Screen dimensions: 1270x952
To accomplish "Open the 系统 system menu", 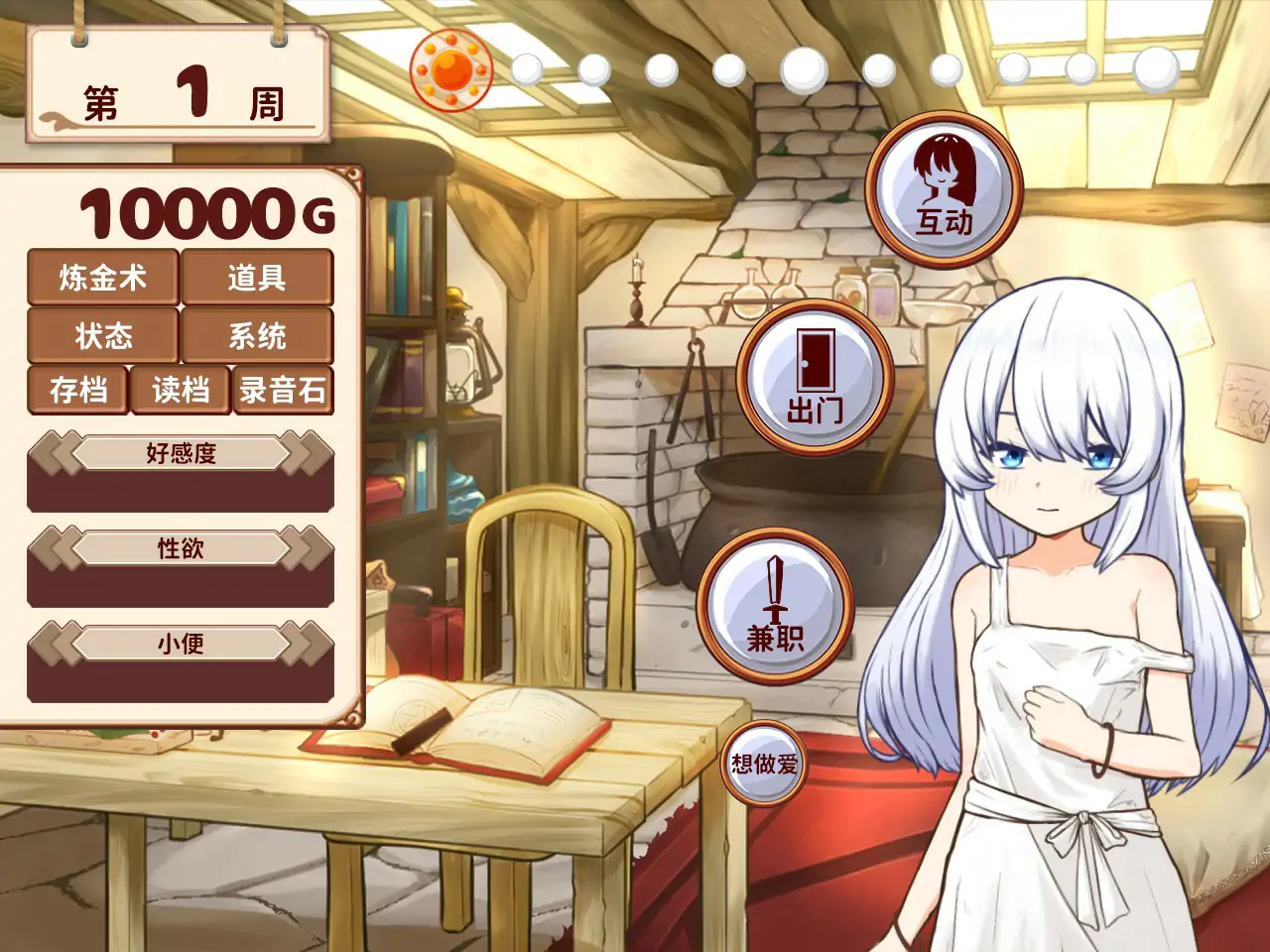I will pos(257,337).
